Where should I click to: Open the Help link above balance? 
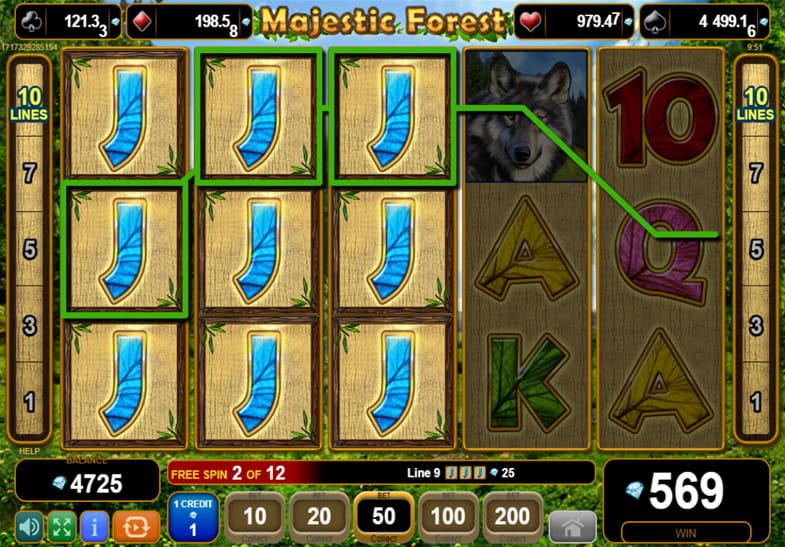tap(26, 451)
